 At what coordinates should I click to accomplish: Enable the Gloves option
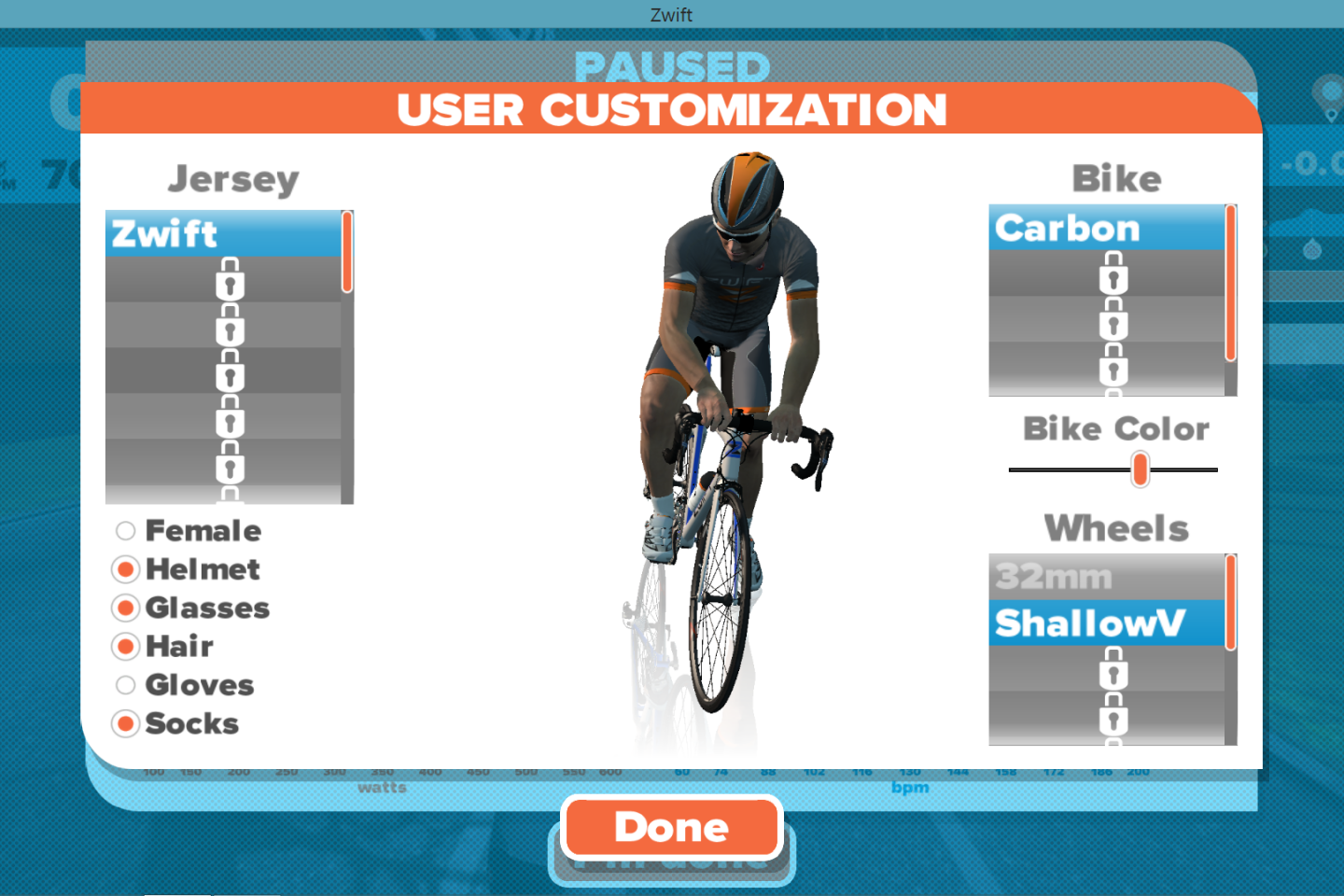125,684
